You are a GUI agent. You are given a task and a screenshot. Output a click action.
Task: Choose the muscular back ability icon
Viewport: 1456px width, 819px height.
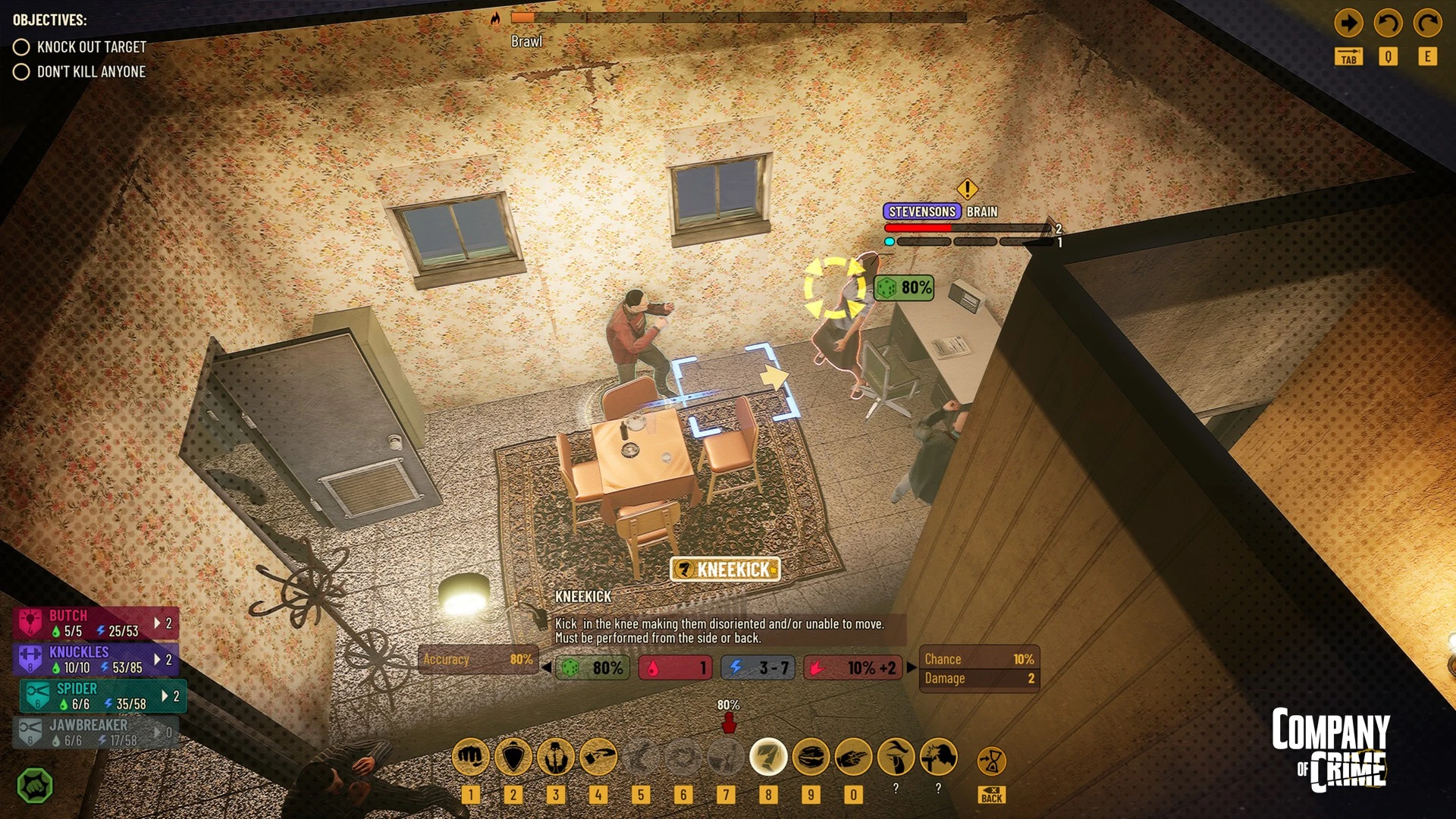[x=556, y=757]
